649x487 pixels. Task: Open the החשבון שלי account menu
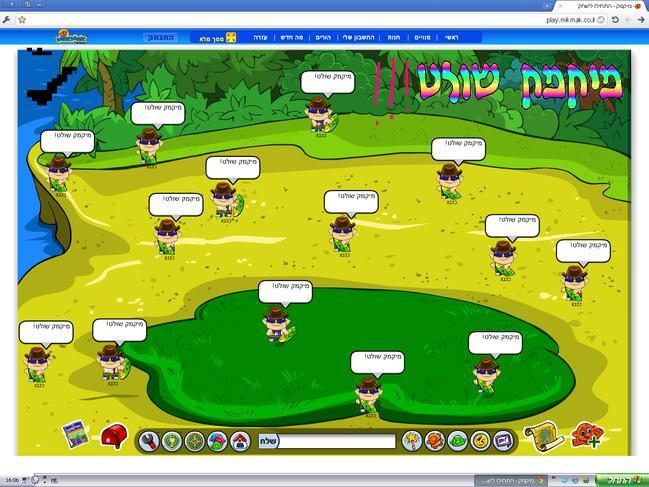click(x=359, y=37)
